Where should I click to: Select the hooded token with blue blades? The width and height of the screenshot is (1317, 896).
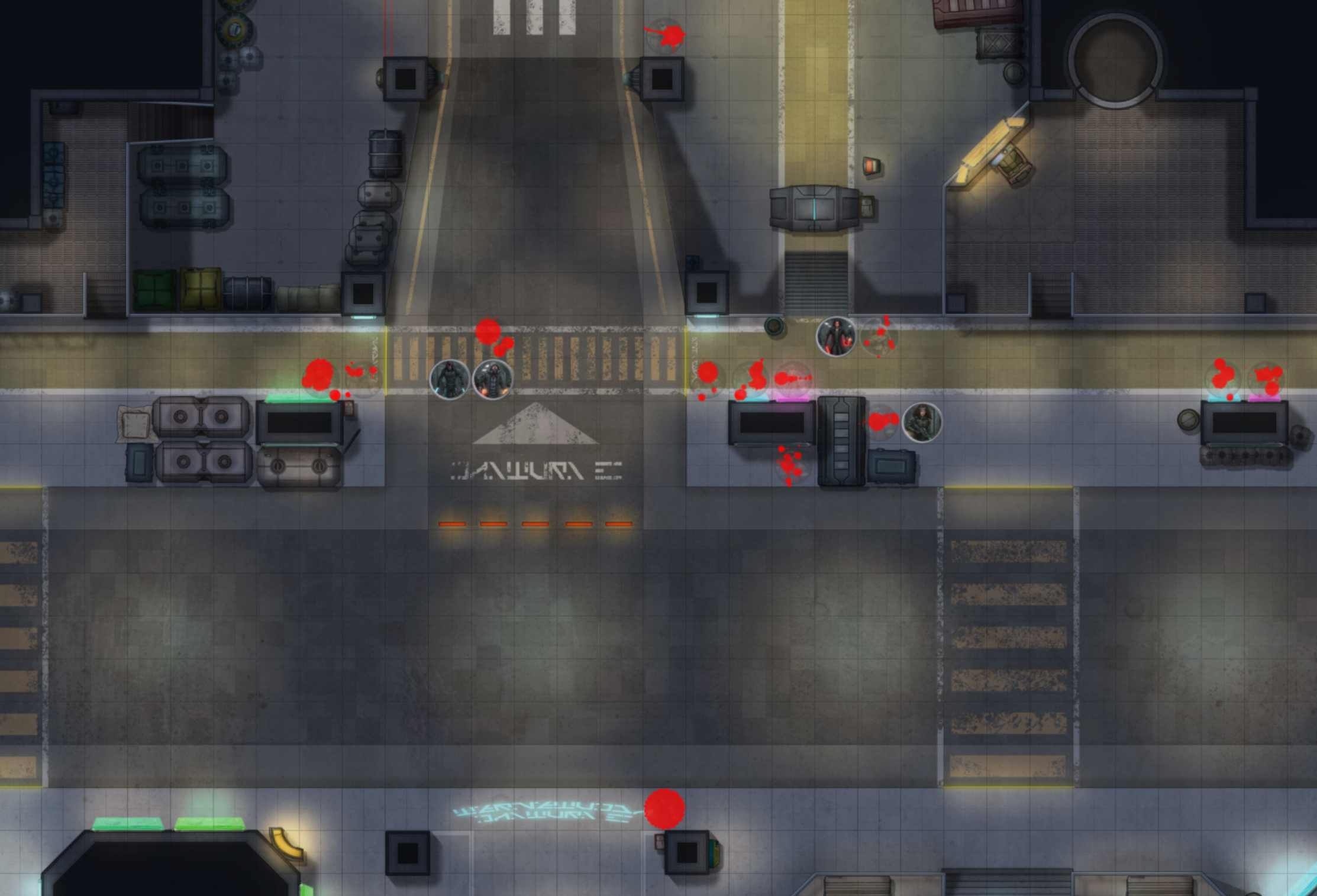click(450, 379)
